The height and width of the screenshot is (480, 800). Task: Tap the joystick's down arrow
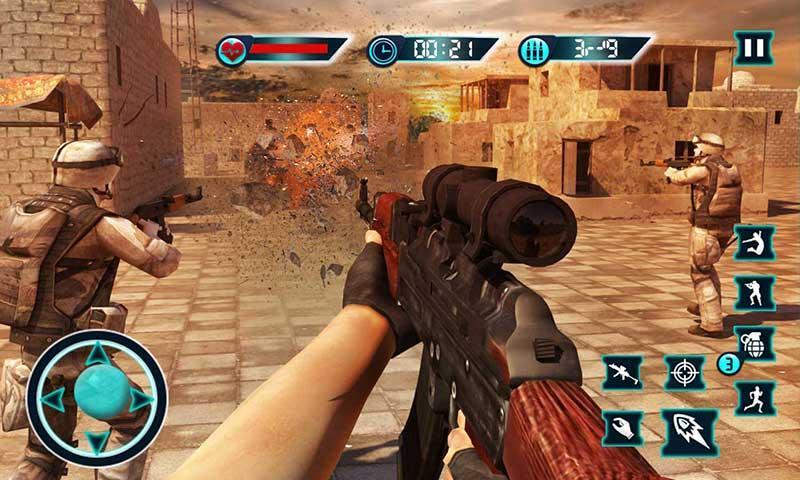[x=97, y=442]
